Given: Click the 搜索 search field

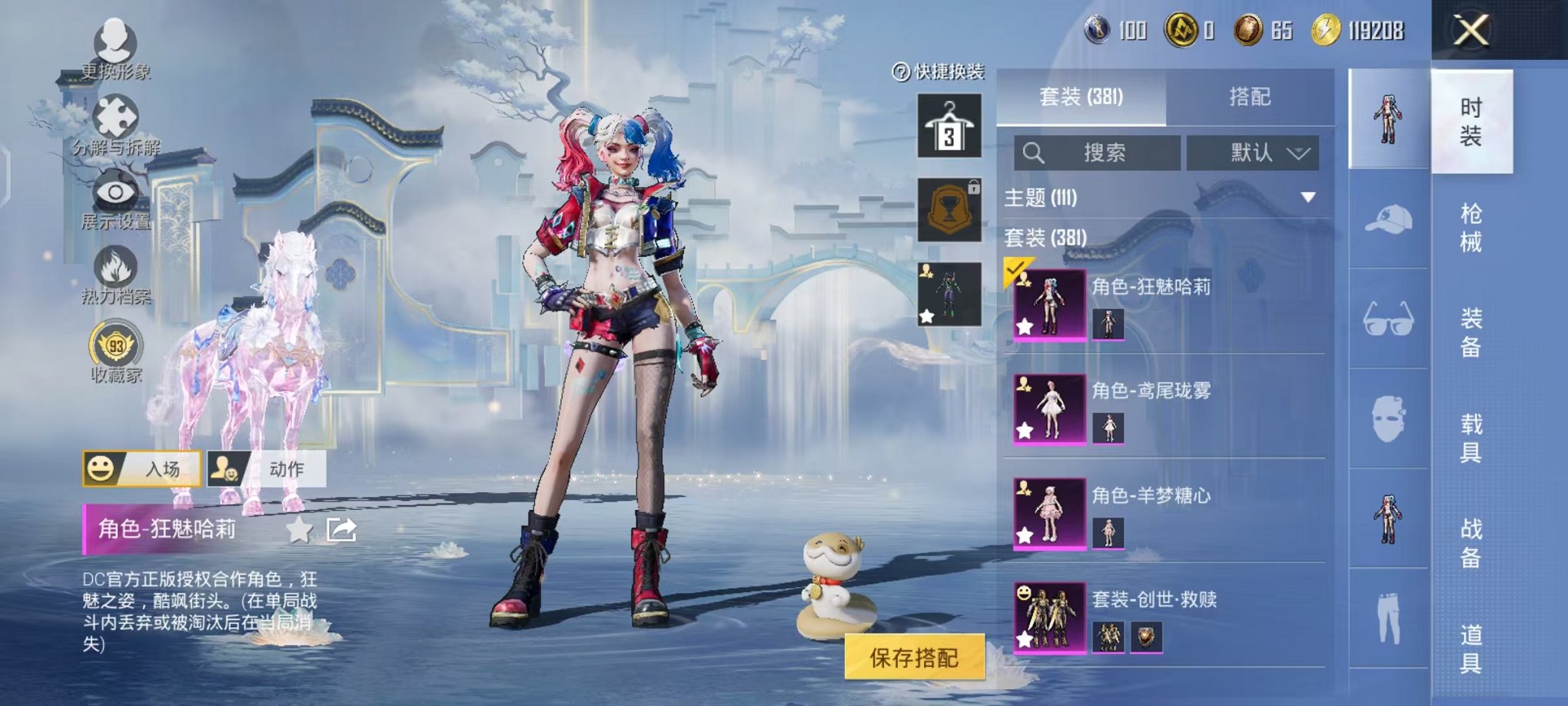Looking at the screenshot, I should tap(1098, 153).
